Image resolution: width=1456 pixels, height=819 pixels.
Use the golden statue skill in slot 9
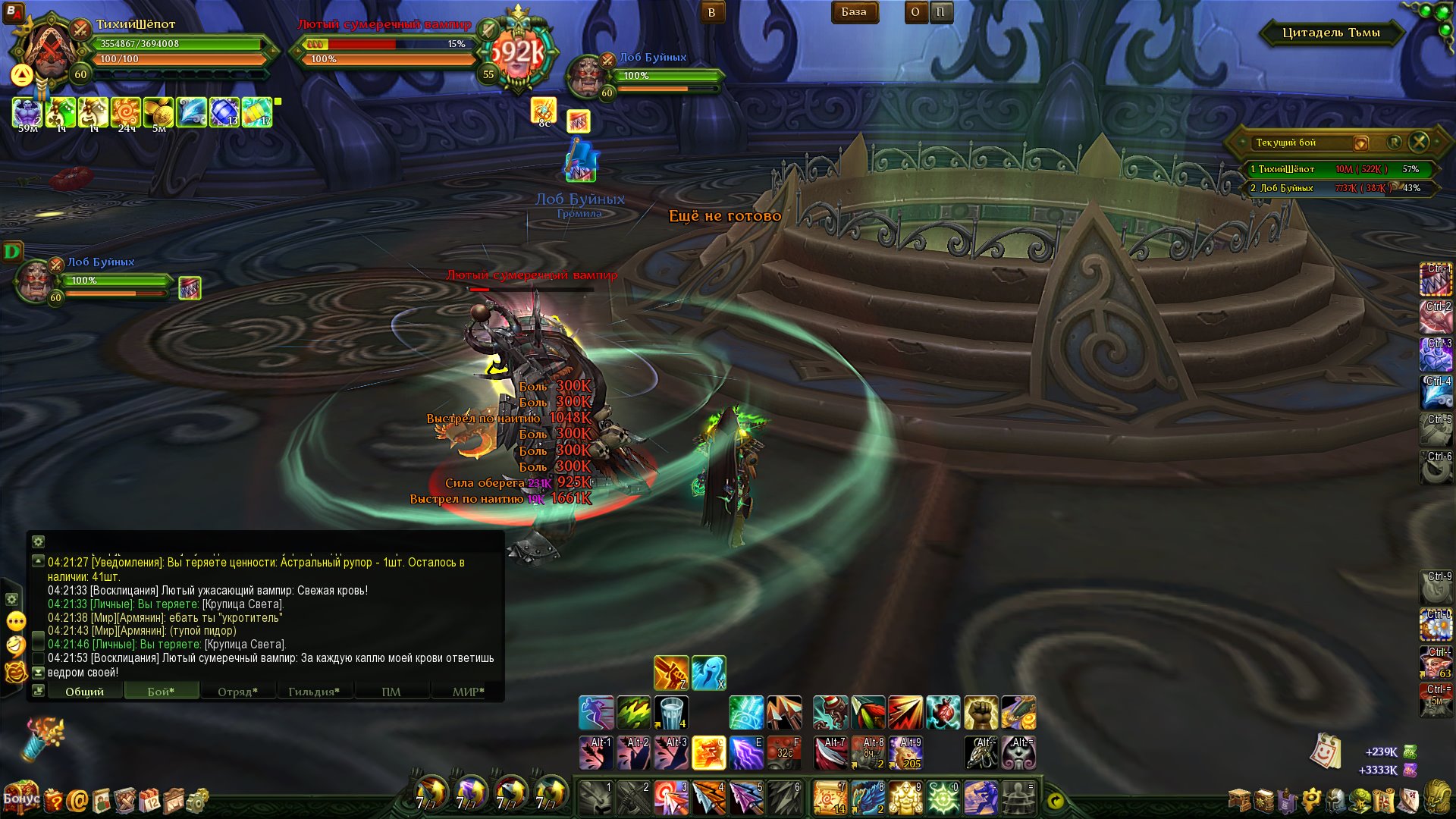click(905, 798)
